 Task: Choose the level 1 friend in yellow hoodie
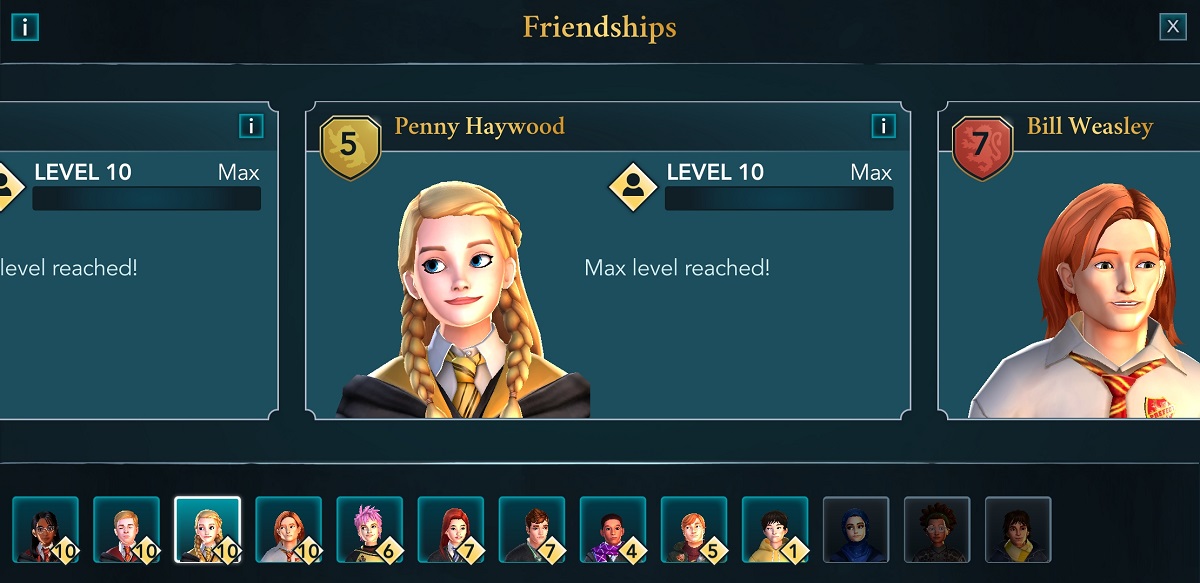[x=774, y=529]
